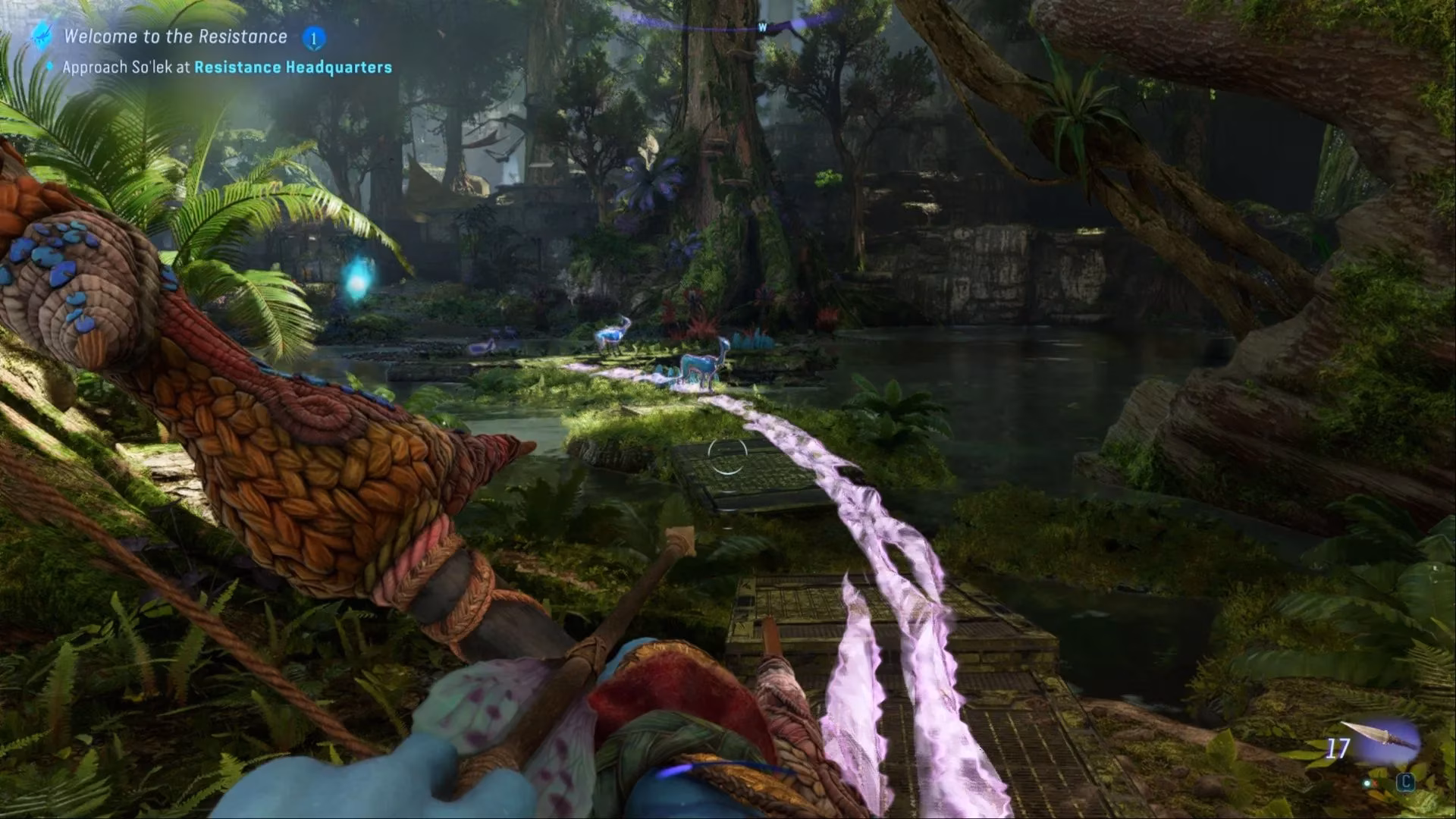Viewport: 1456px width, 819px height.
Task: Click the blue quest level 1 badge
Action: (313, 38)
